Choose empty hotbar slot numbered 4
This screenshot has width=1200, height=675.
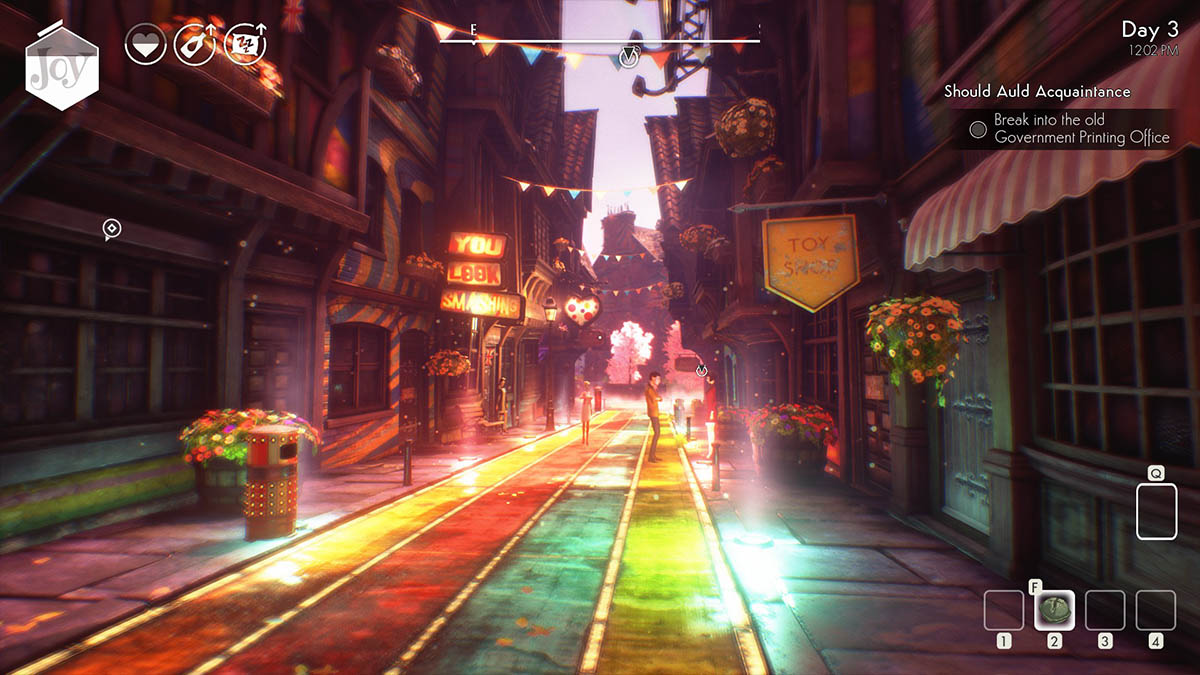click(1156, 610)
